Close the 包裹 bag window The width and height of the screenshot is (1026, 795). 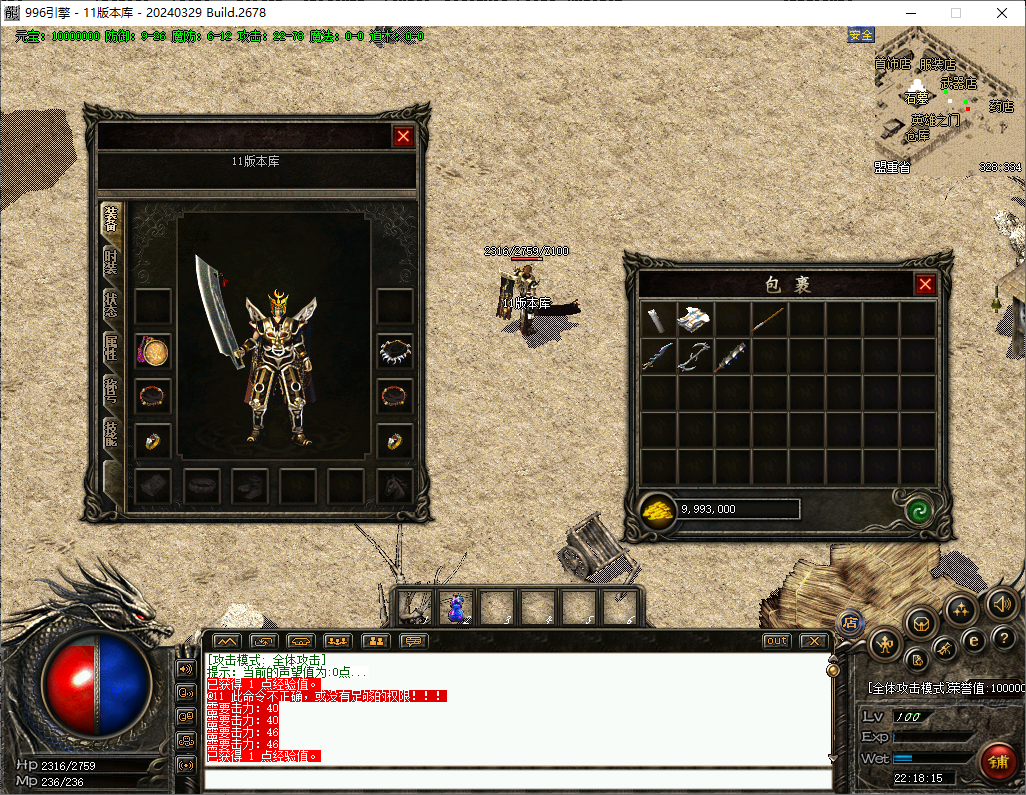(x=925, y=285)
